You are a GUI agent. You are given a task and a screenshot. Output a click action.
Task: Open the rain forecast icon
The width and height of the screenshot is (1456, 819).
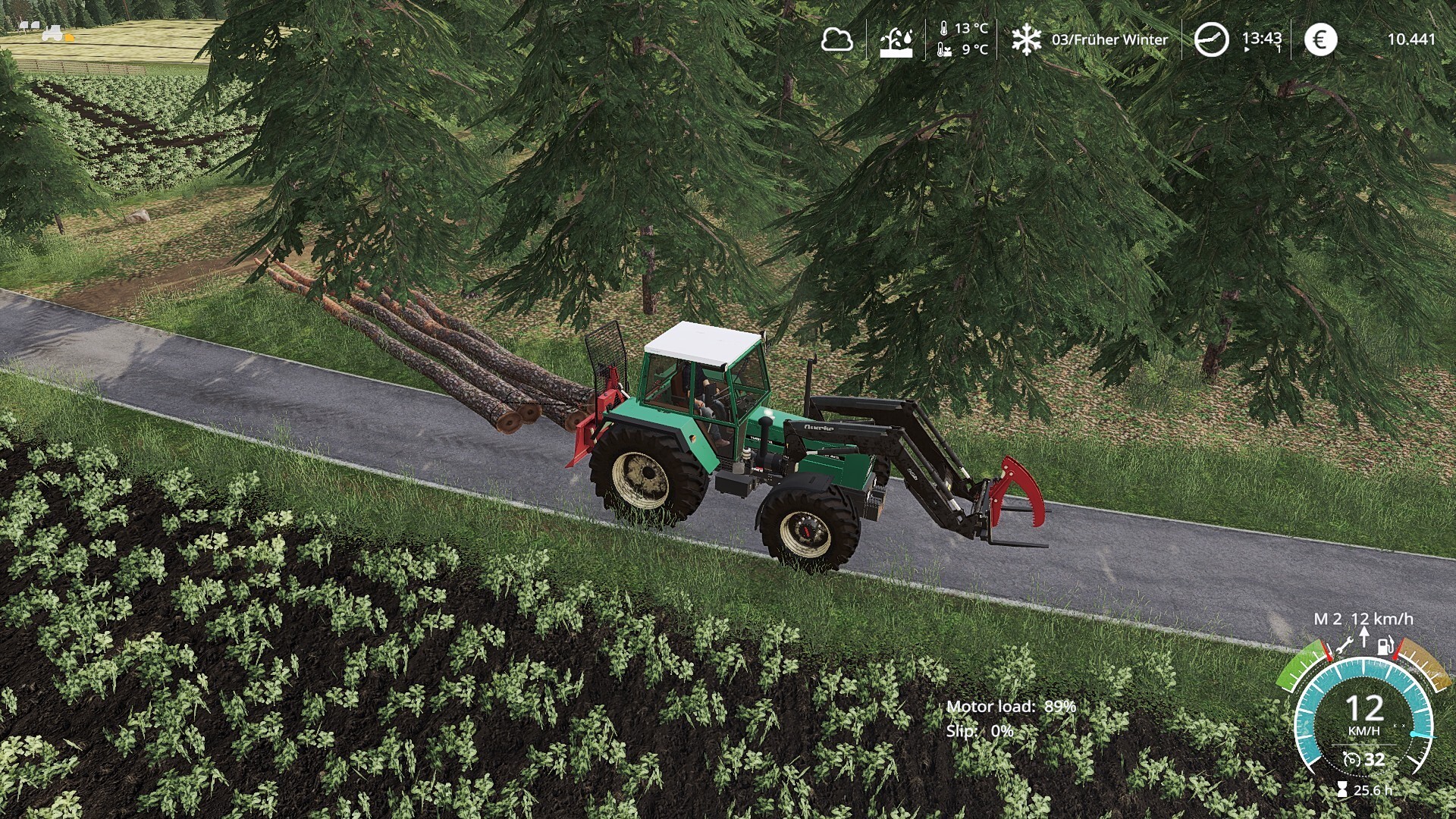point(896,41)
